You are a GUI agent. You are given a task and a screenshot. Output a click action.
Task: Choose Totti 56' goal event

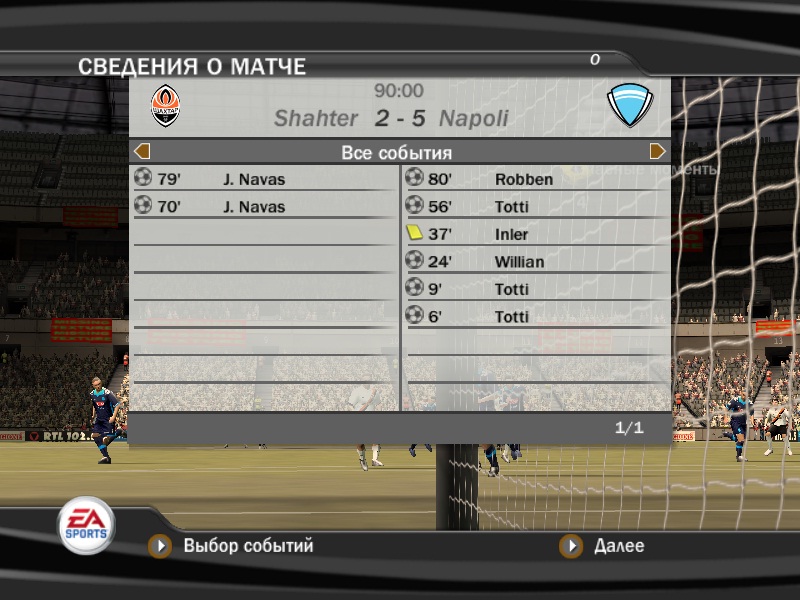[x=536, y=207]
